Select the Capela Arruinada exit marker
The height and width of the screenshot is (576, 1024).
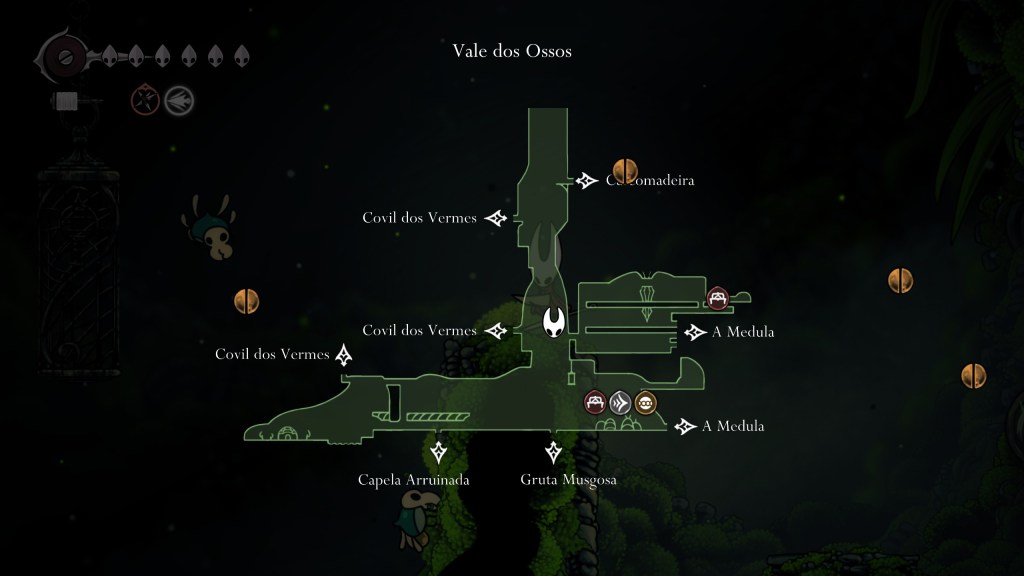437,453
